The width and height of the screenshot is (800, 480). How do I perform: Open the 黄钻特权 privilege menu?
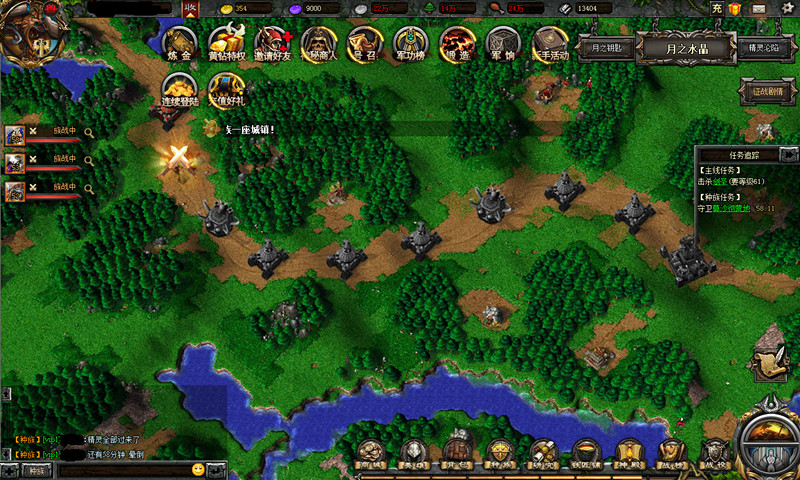[x=227, y=44]
